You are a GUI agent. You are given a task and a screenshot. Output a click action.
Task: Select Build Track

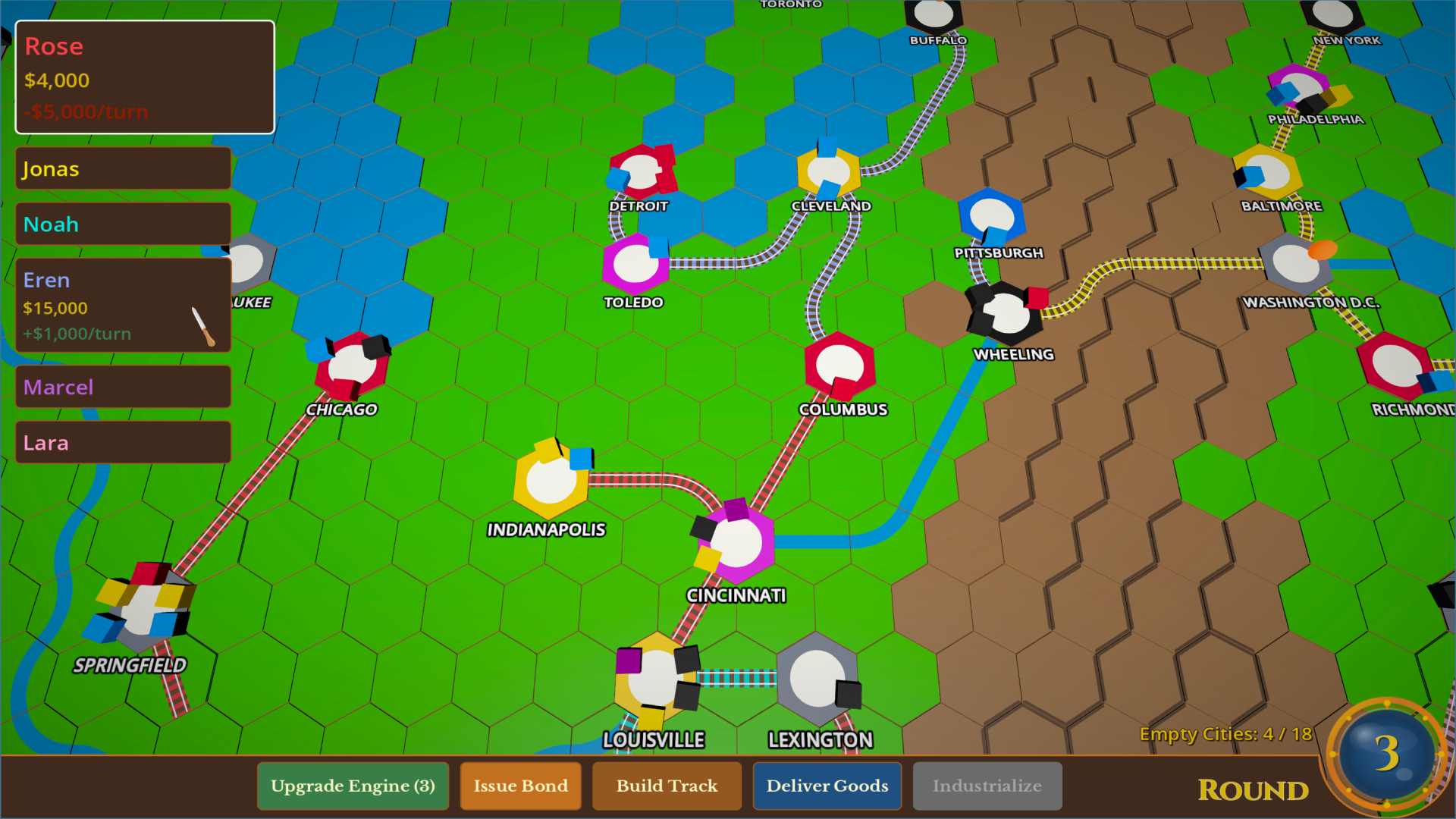pos(667,786)
